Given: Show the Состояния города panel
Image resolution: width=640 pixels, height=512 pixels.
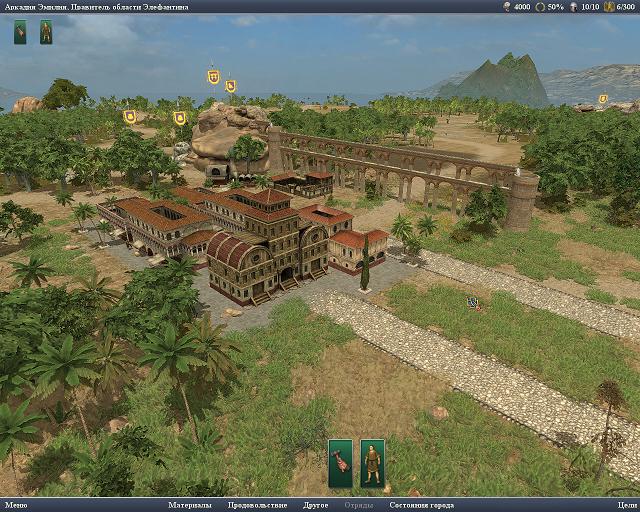Looking at the screenshot, I should coord(421,505).
